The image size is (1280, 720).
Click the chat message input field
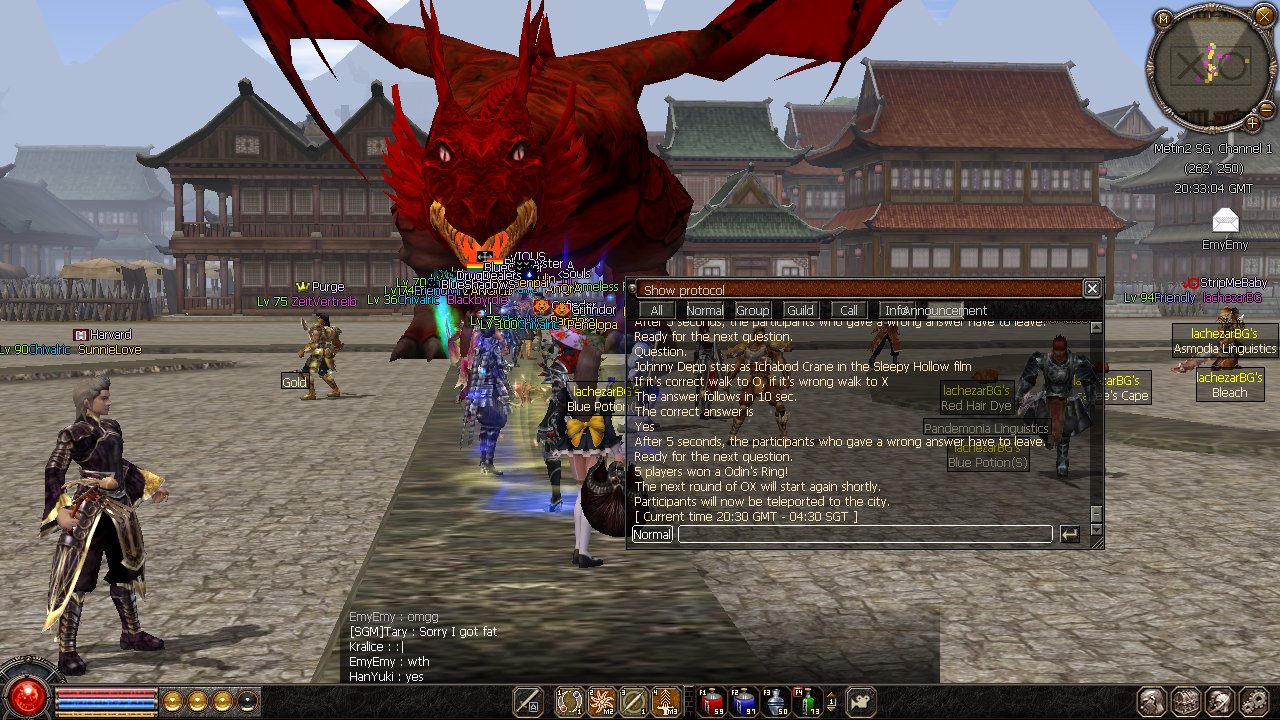pos(864,535)
